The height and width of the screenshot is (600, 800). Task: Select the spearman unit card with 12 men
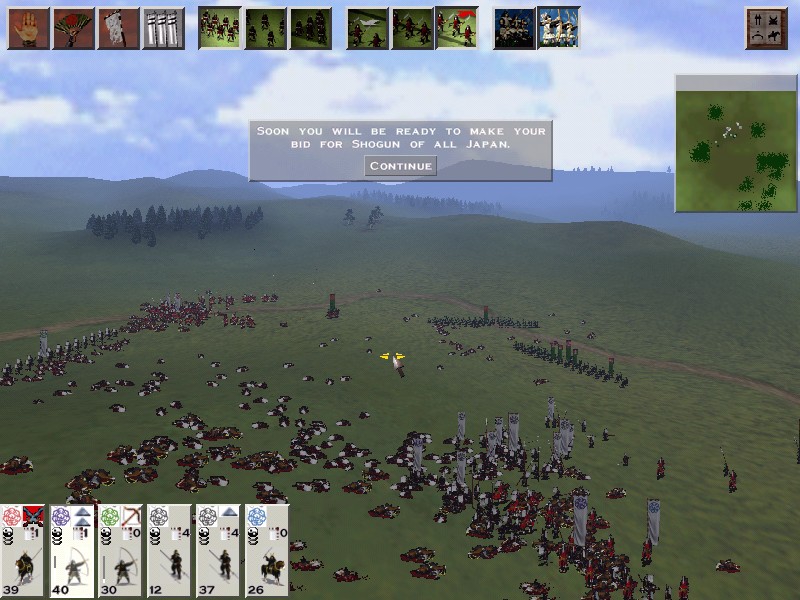tap(169, 551)
